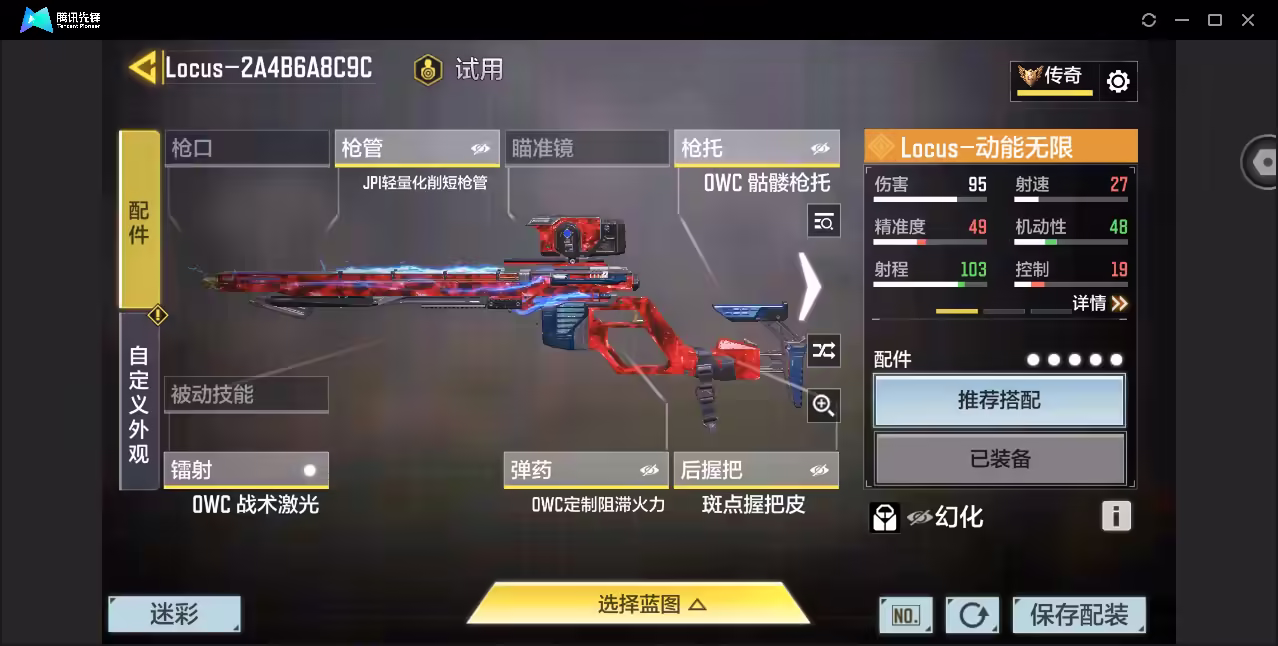Open the 迷彩 camo menu
This screenshot has width=1278, height=646.
(x=174, y=614)
